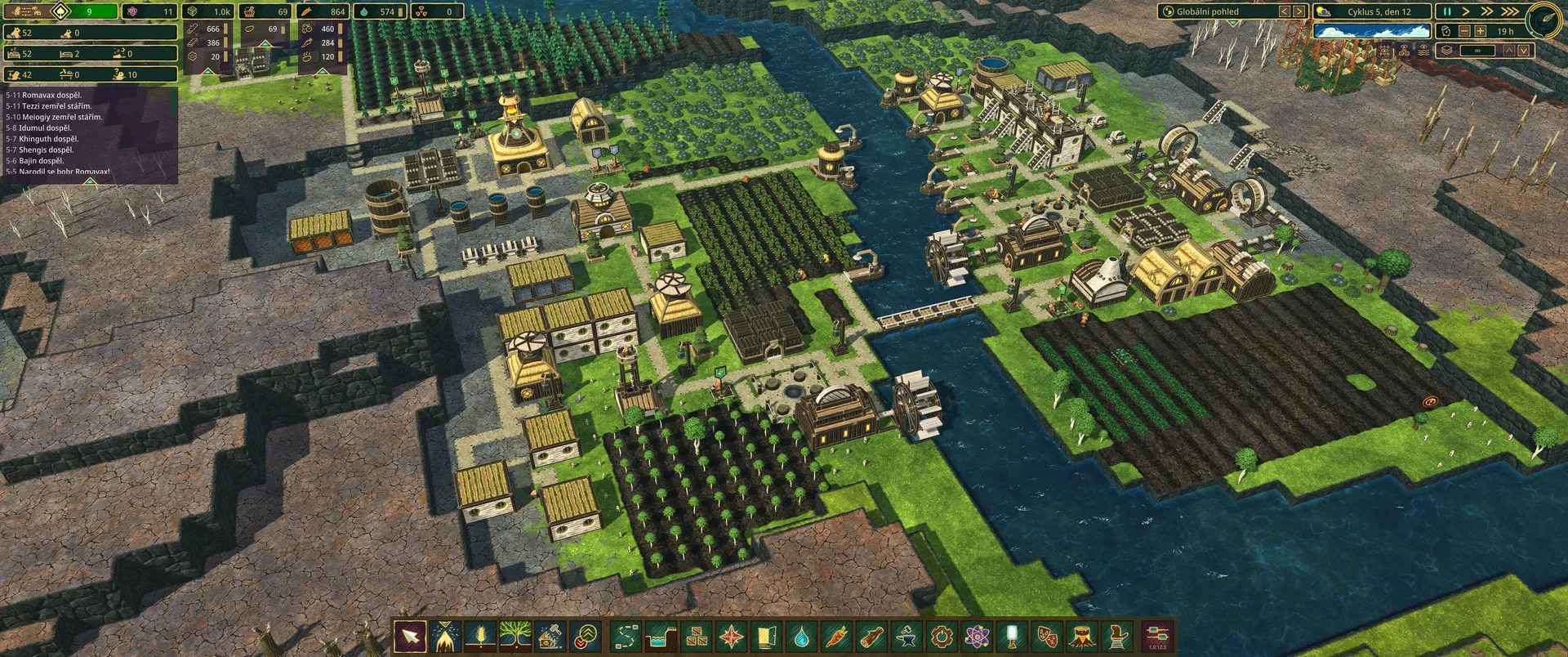Set game speed to double arrows
The height and width of the screenshot is (657, 1568).
pyautogui.click(x=1488, y=11)
